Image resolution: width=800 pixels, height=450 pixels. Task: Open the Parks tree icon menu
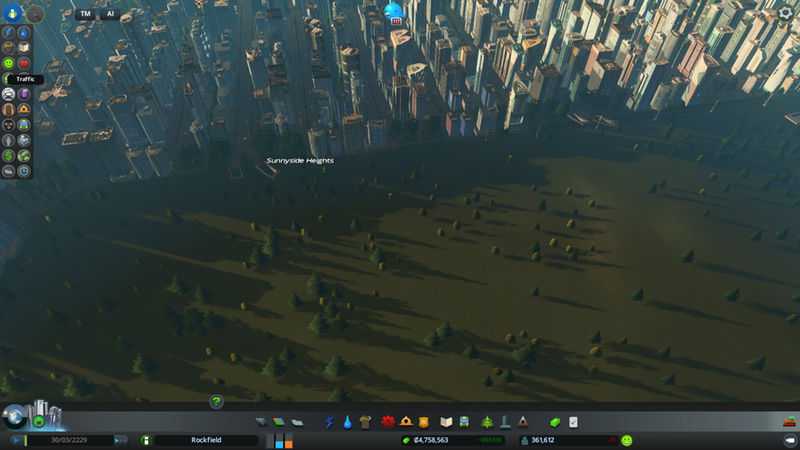click(x=488, y=422)
